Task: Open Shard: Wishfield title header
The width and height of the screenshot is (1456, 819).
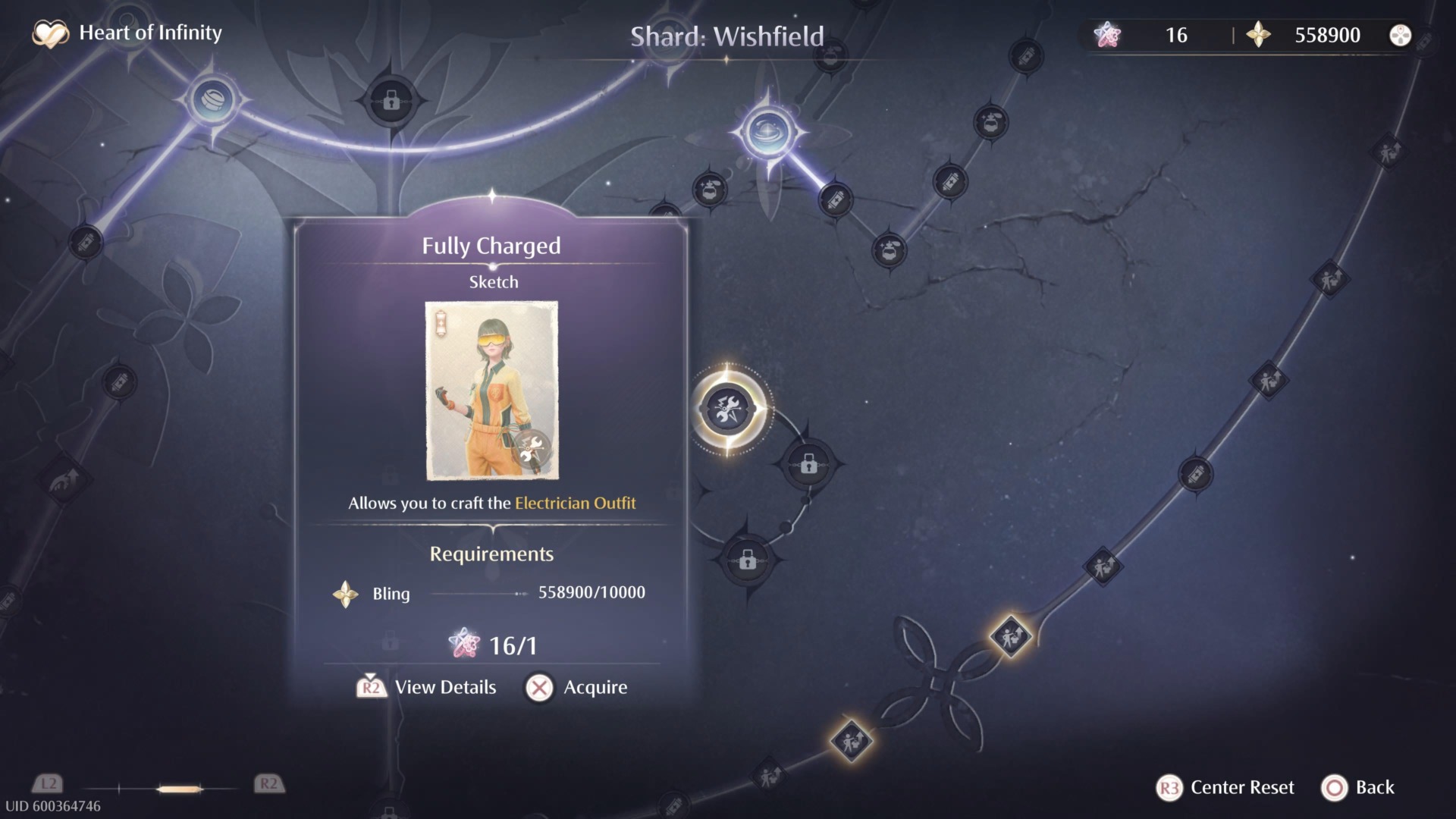Action: point(726,35)
